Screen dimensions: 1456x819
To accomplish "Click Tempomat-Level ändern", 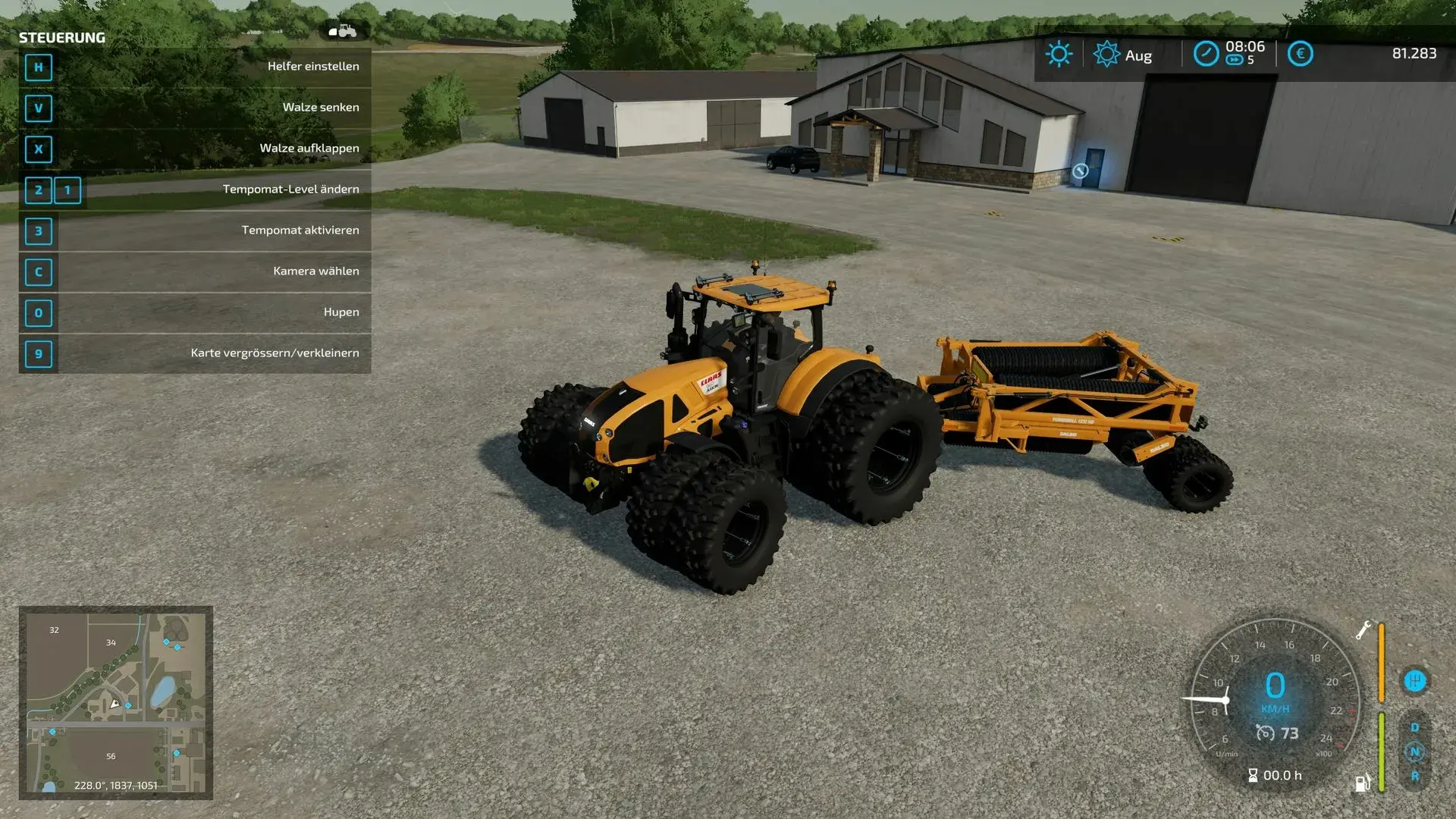I will [291, 189].
